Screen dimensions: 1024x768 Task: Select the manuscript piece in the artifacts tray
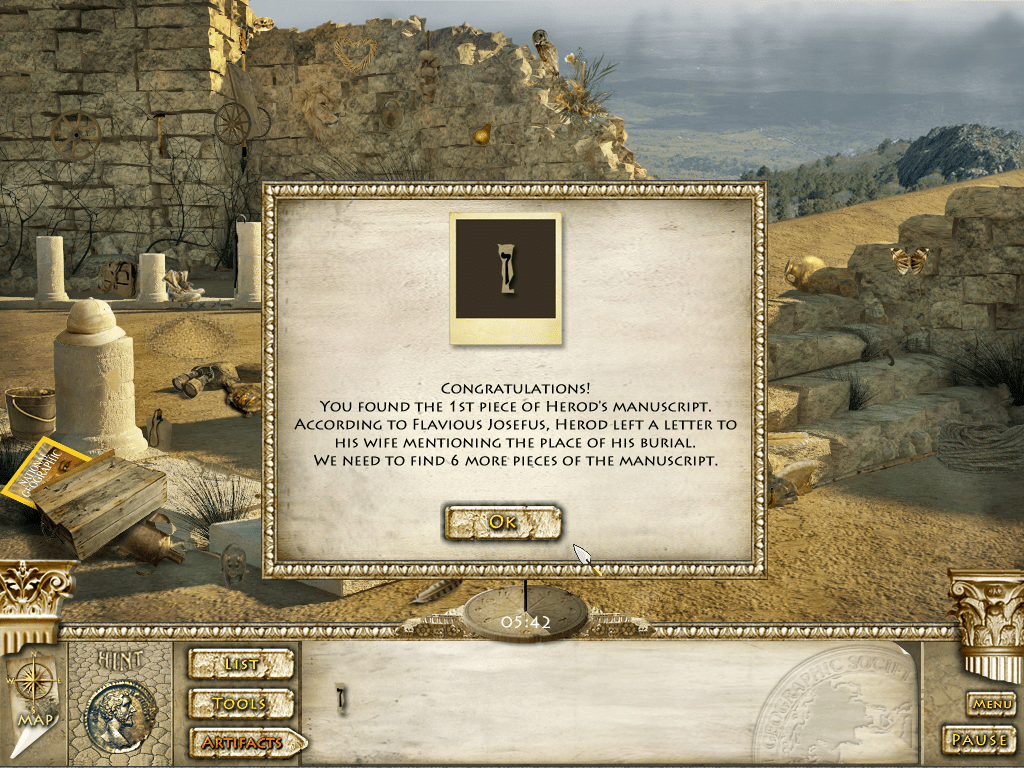(x=341, y=699)
